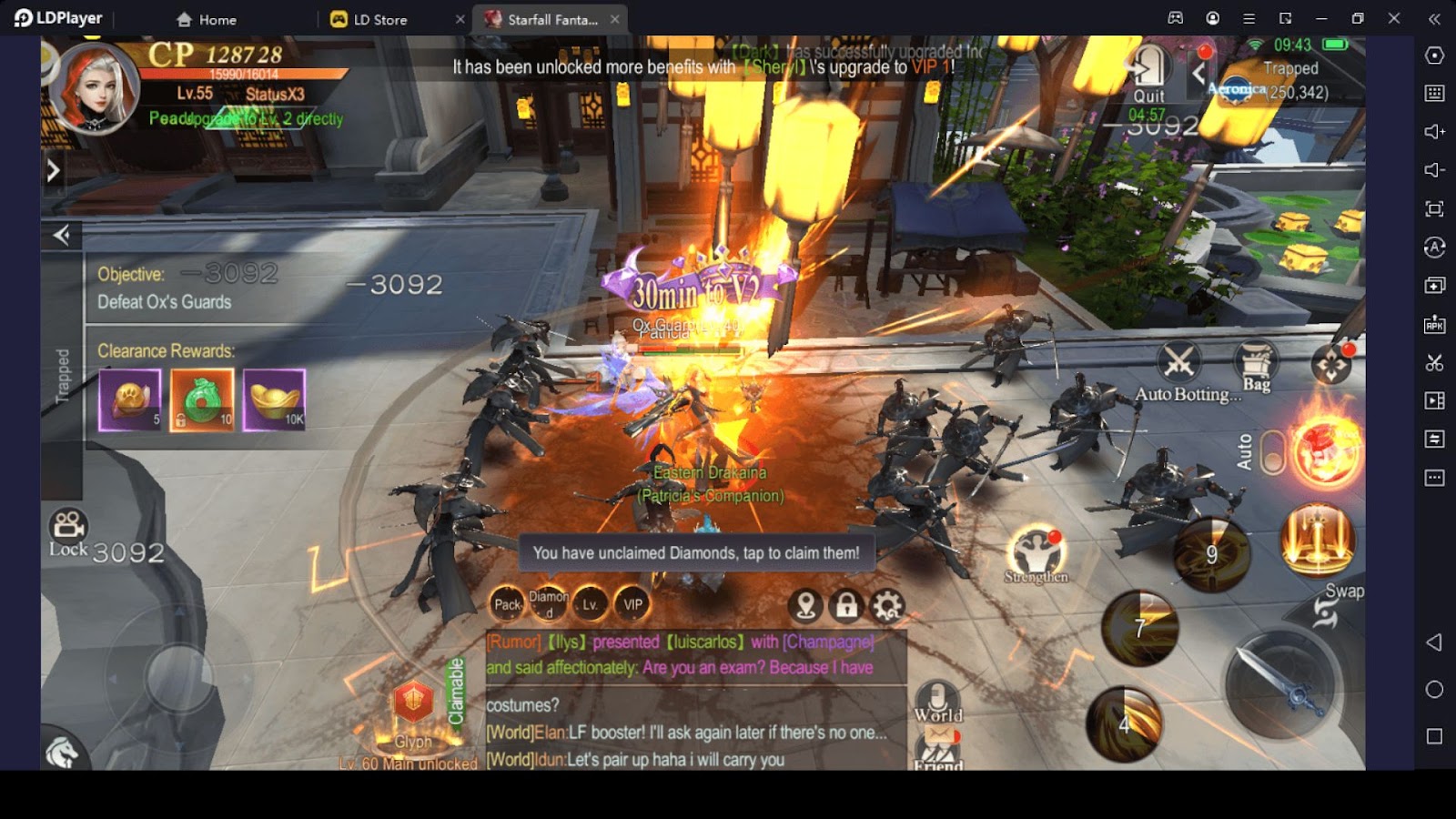Toggle the chat padlock icon

[x=846, y=605]
